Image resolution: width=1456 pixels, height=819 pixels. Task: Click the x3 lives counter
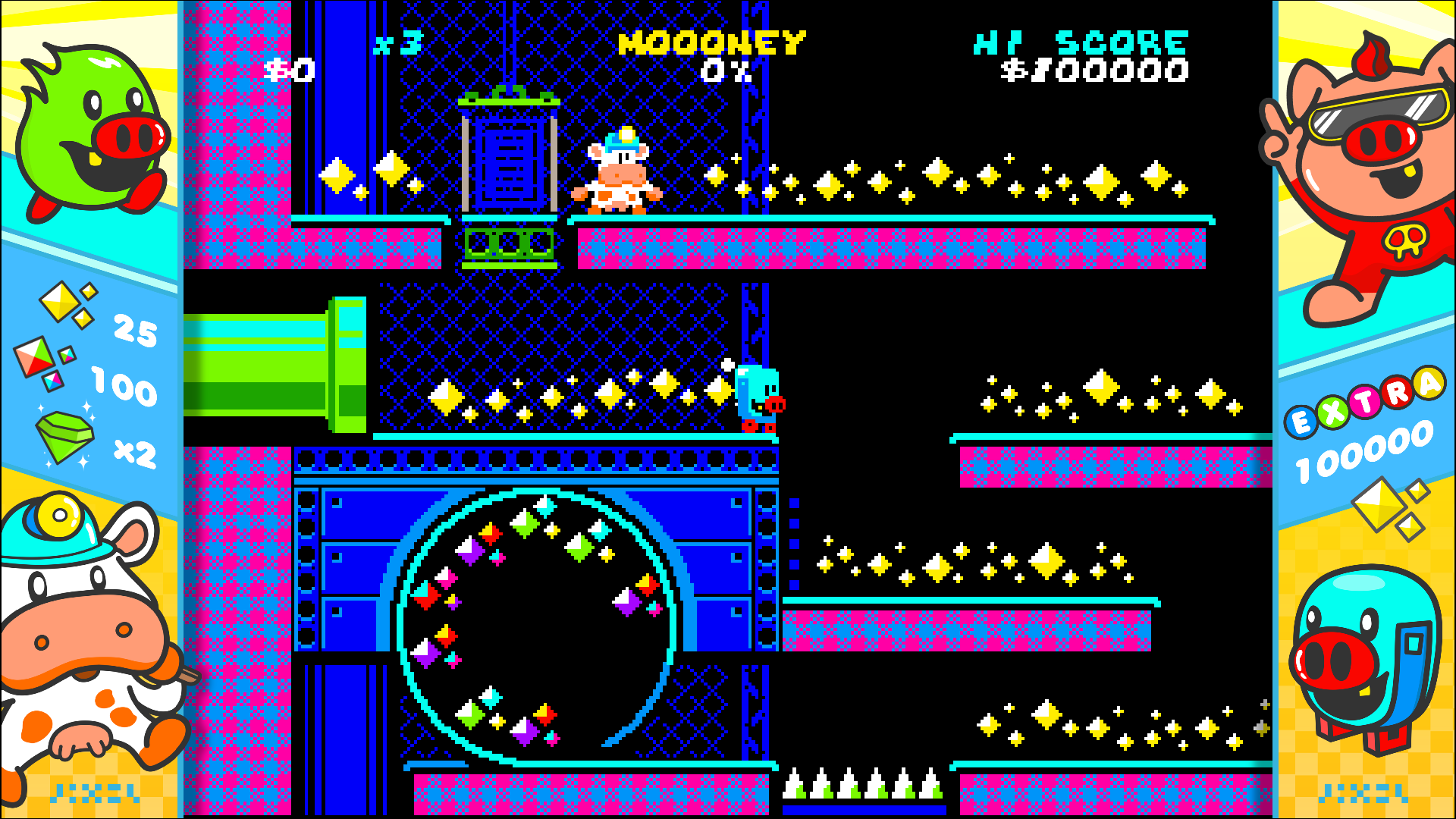400,43
